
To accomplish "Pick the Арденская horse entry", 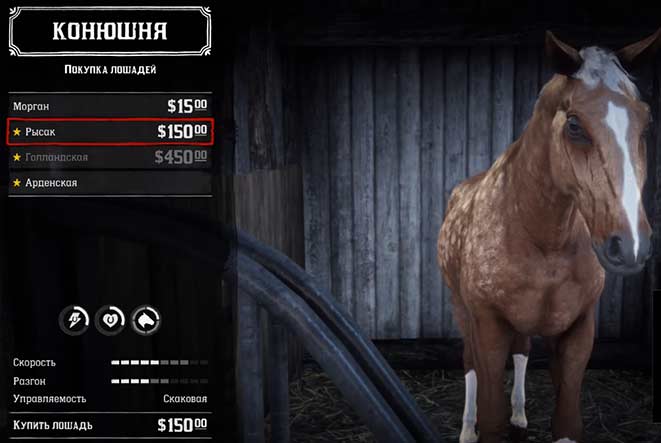I will point(110,183).
